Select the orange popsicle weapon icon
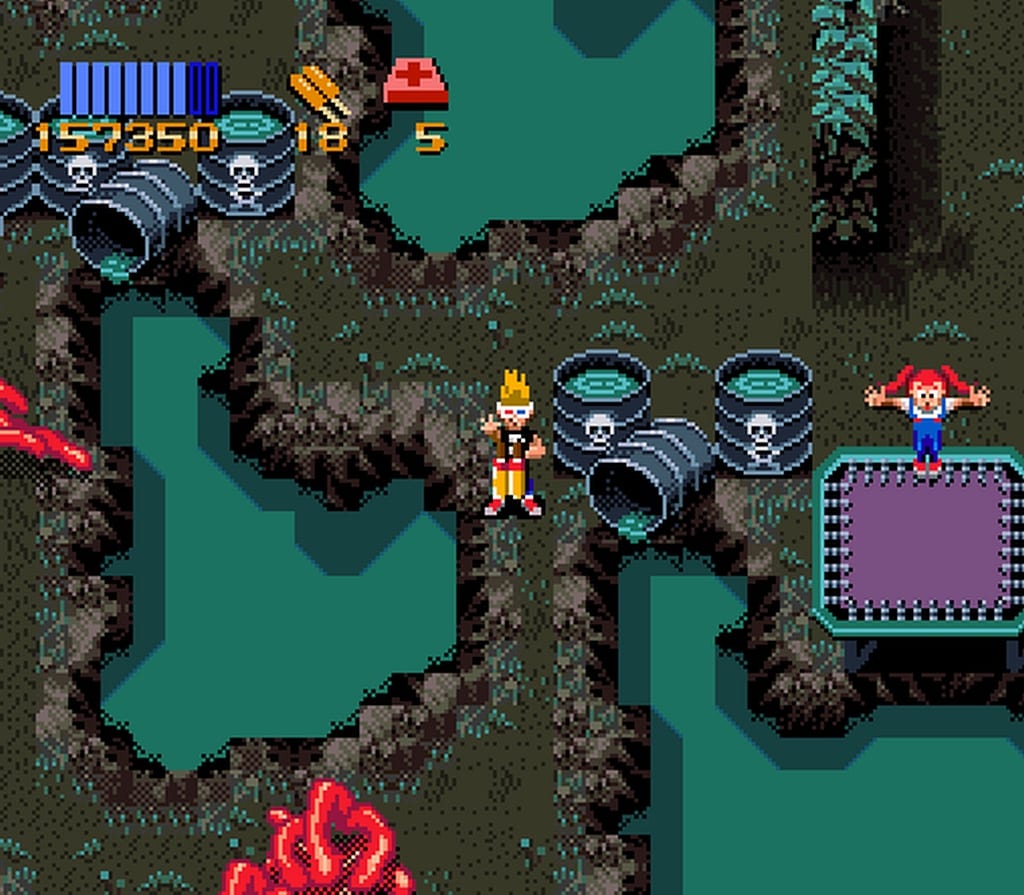Viewport: 1024px width, 895px height. pyautogui.click(x=318, y=91)
